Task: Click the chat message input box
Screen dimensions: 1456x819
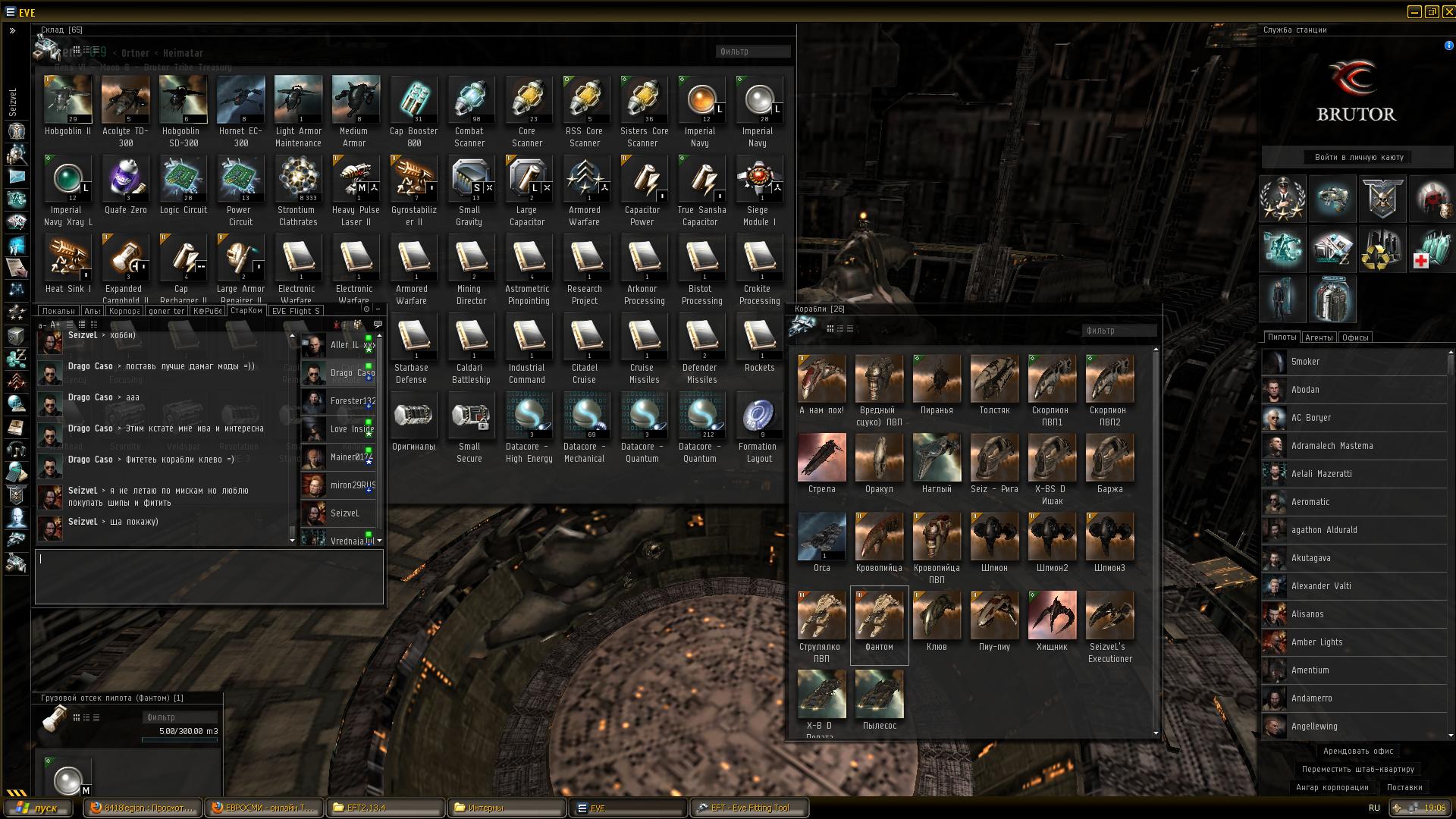Action: coord(209,576)
